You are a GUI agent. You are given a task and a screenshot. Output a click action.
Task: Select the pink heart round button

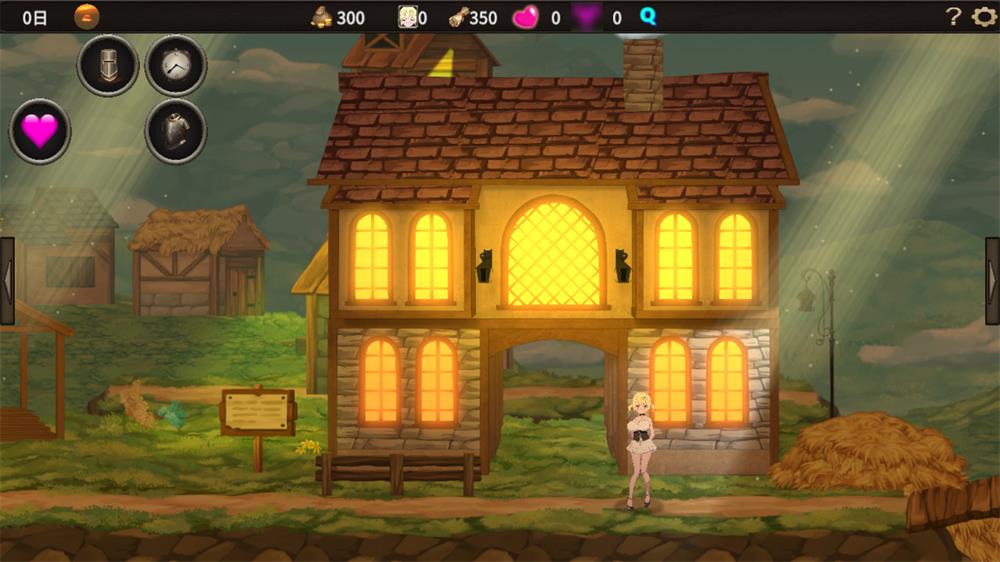click(40, 131)
